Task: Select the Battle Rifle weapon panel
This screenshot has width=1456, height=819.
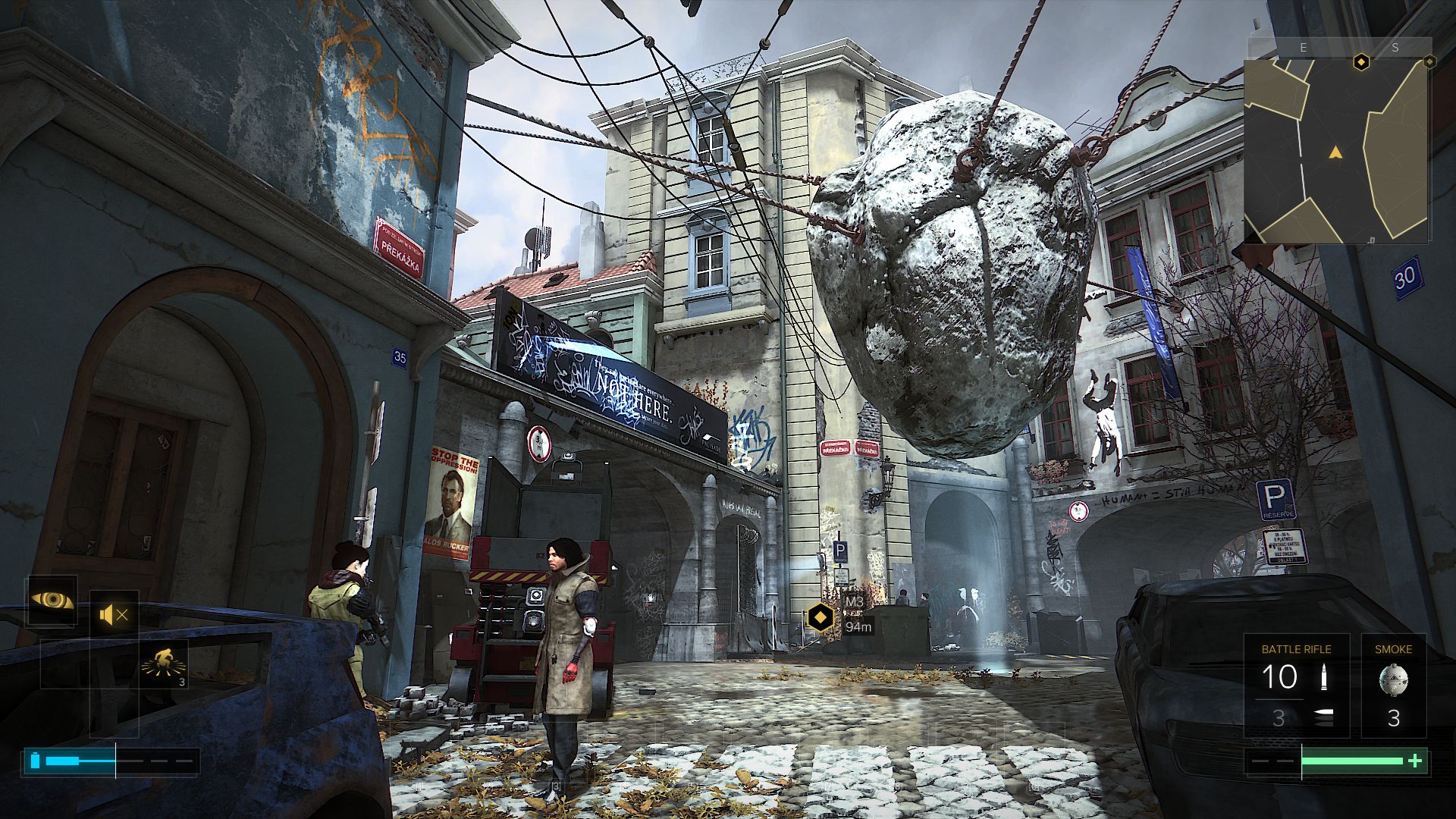Action: pos(1296,686)
